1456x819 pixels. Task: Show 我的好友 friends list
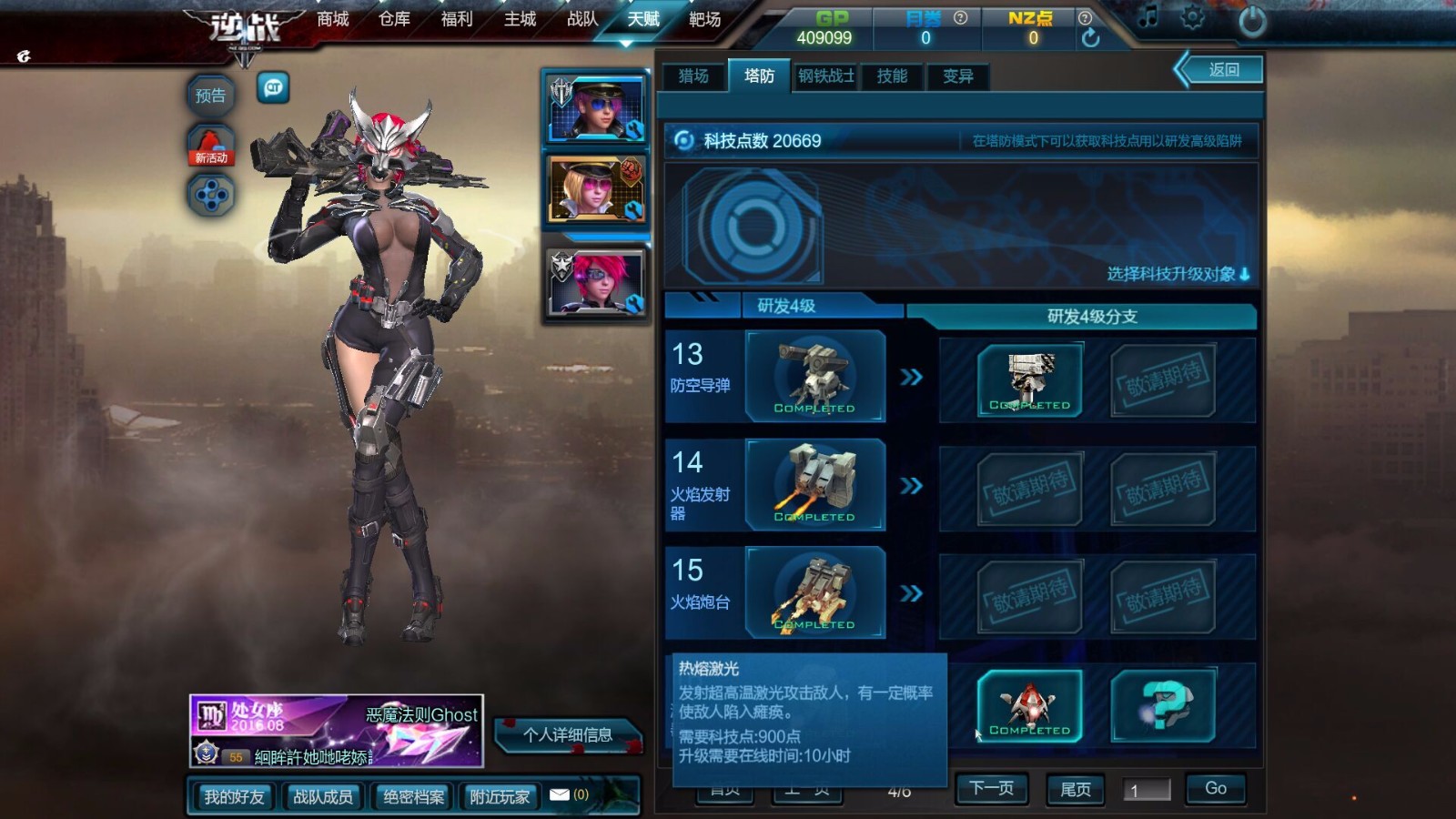click(x=234, y=797)
